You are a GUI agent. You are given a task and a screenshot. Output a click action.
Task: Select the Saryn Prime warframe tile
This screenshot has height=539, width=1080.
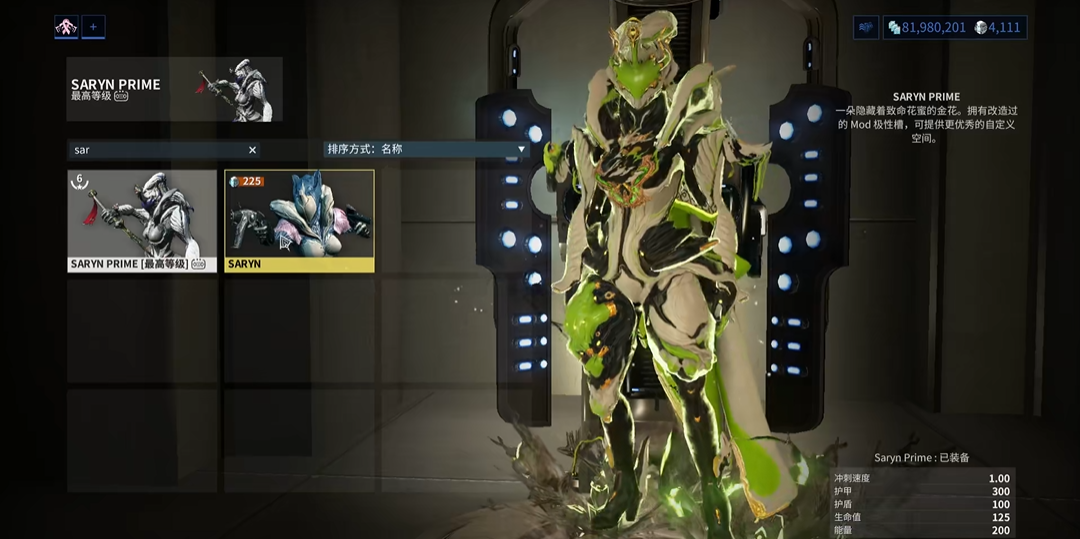tap(142, 220)
